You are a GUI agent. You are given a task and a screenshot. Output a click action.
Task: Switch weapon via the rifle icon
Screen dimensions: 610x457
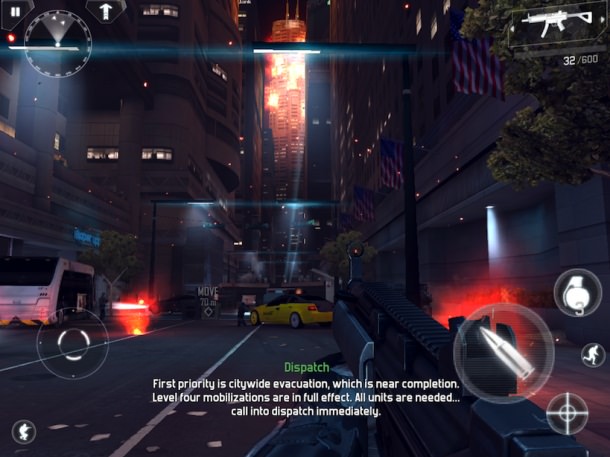(554, 29)
